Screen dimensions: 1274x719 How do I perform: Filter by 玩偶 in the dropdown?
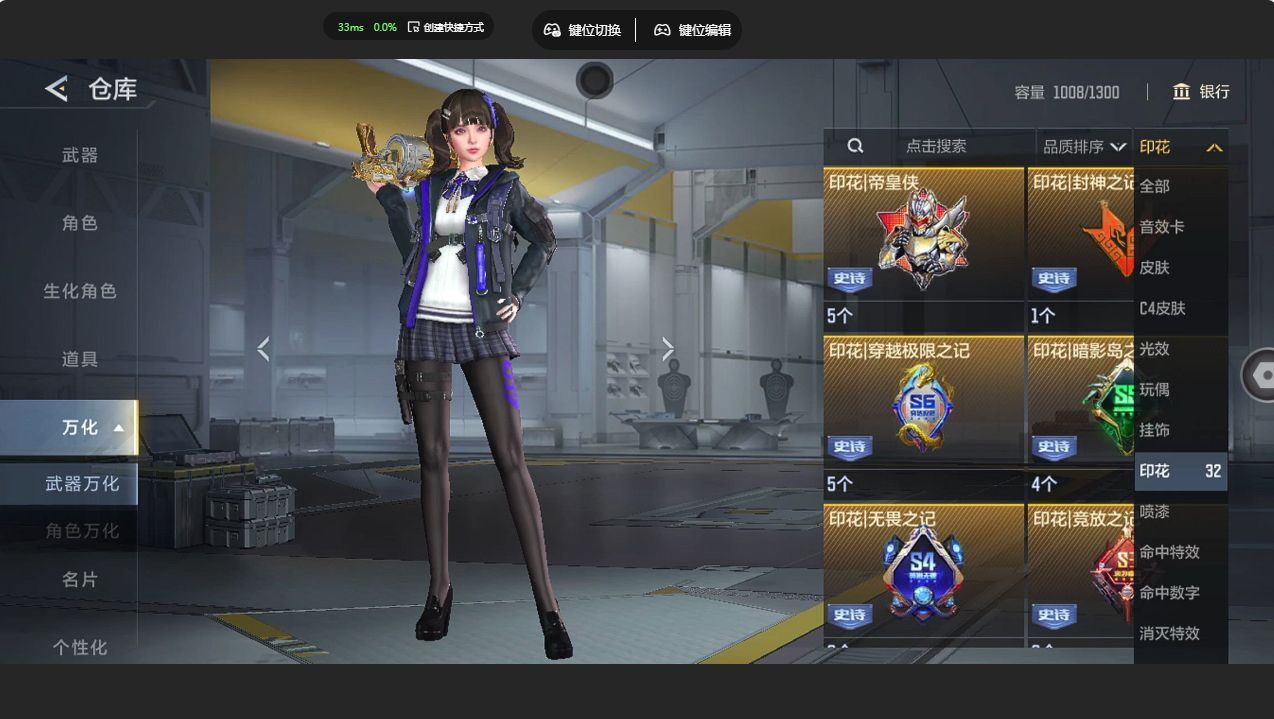click(x=1155, y=389)
